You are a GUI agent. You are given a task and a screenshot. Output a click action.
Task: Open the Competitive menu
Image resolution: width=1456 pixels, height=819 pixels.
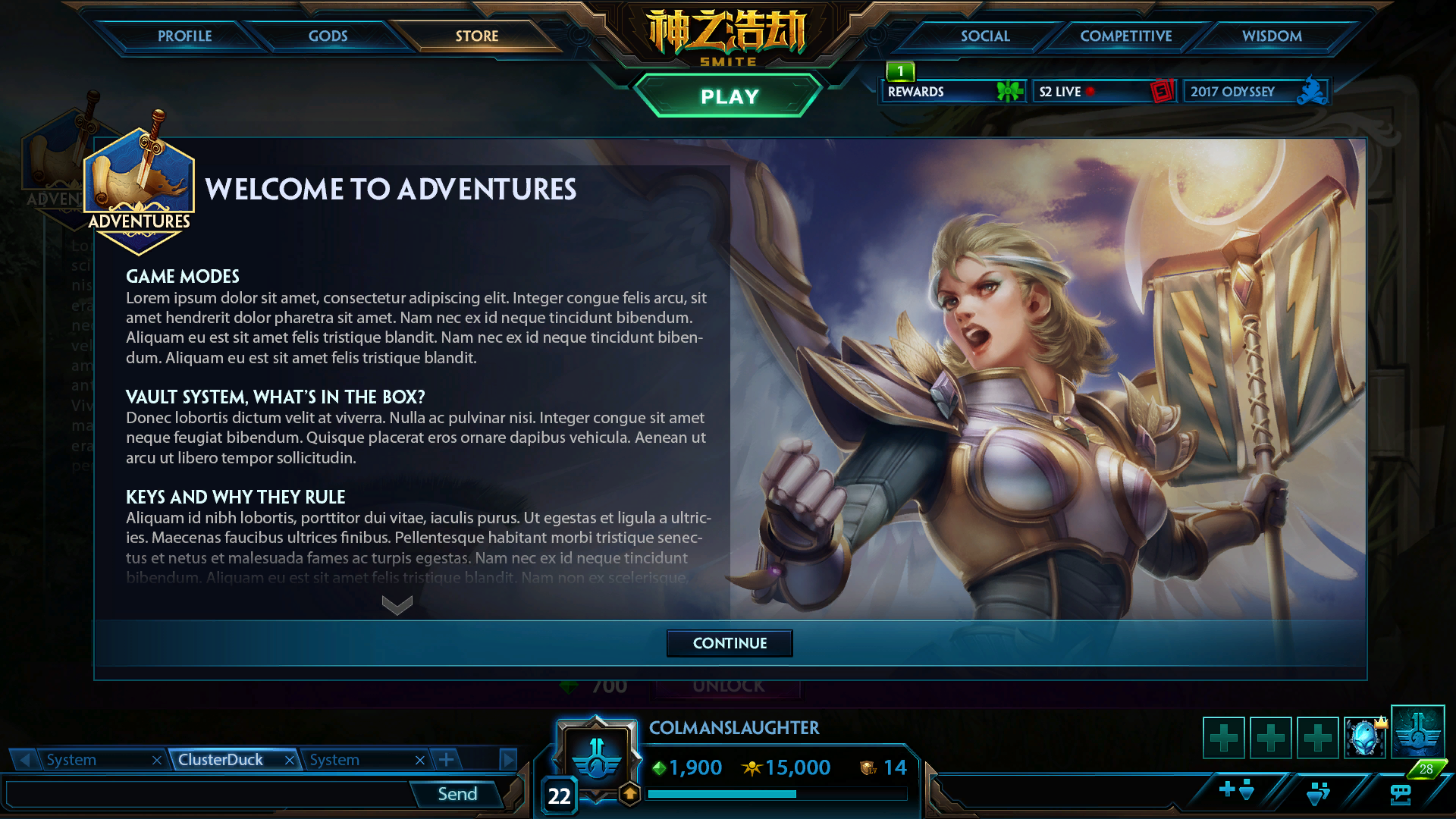1125,36
